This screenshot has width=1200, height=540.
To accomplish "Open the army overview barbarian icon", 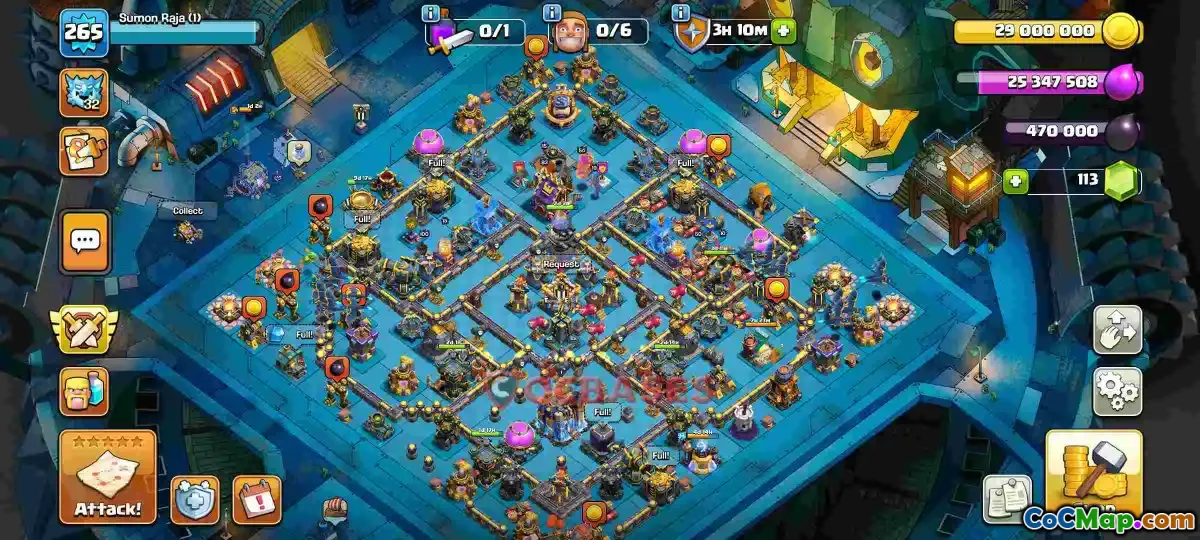I will pyautogui.click(x=85, y=391).
